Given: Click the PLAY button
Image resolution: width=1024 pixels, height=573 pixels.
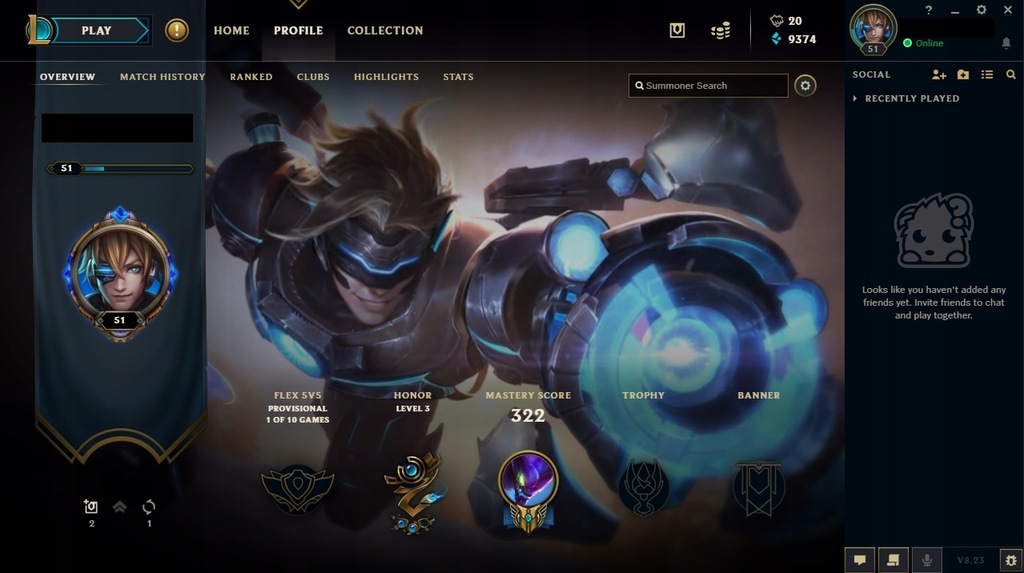Looking at the screenshot, I should point(96,31).
